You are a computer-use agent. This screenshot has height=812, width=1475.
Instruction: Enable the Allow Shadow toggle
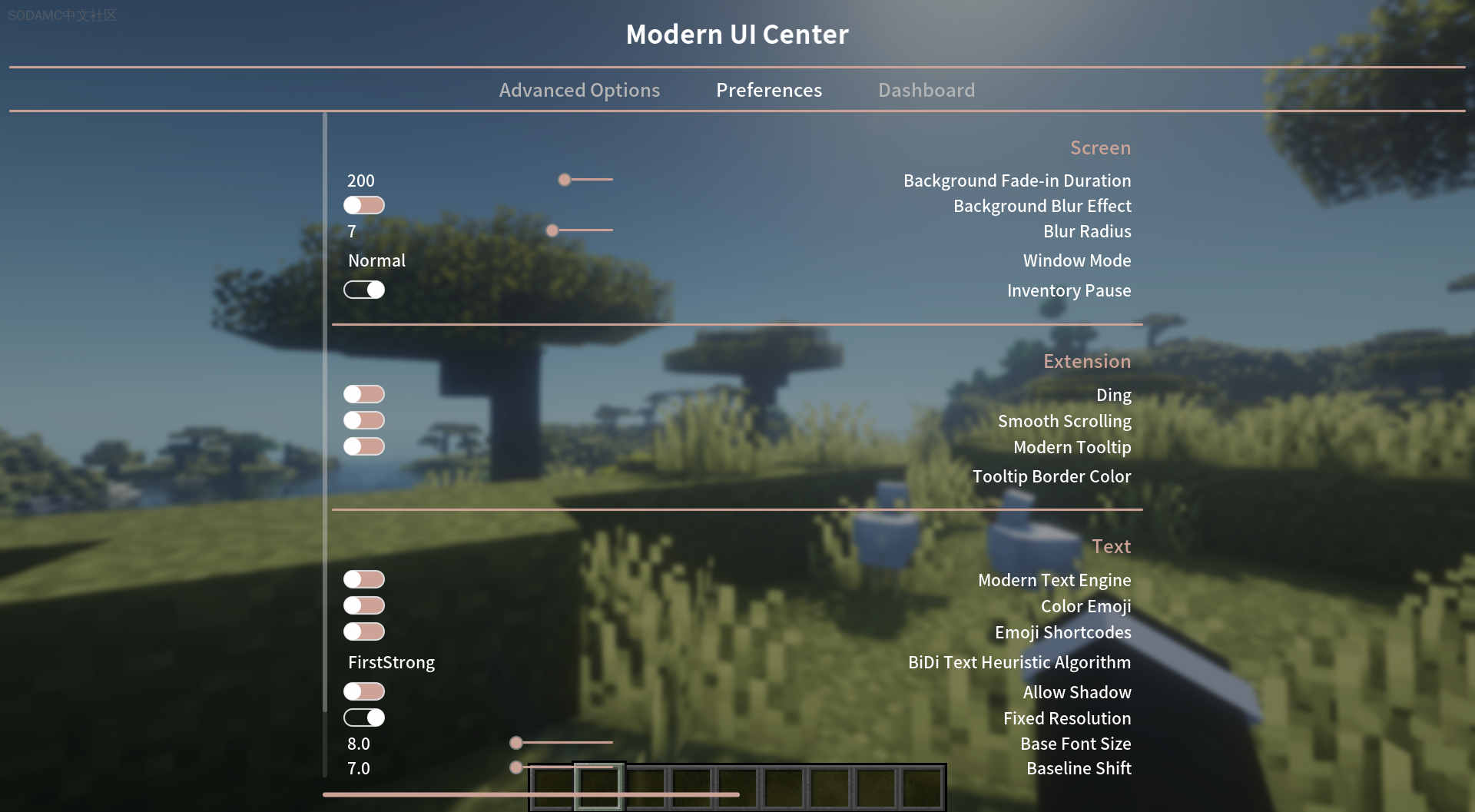pyautogui.click(x=363, y=691)
